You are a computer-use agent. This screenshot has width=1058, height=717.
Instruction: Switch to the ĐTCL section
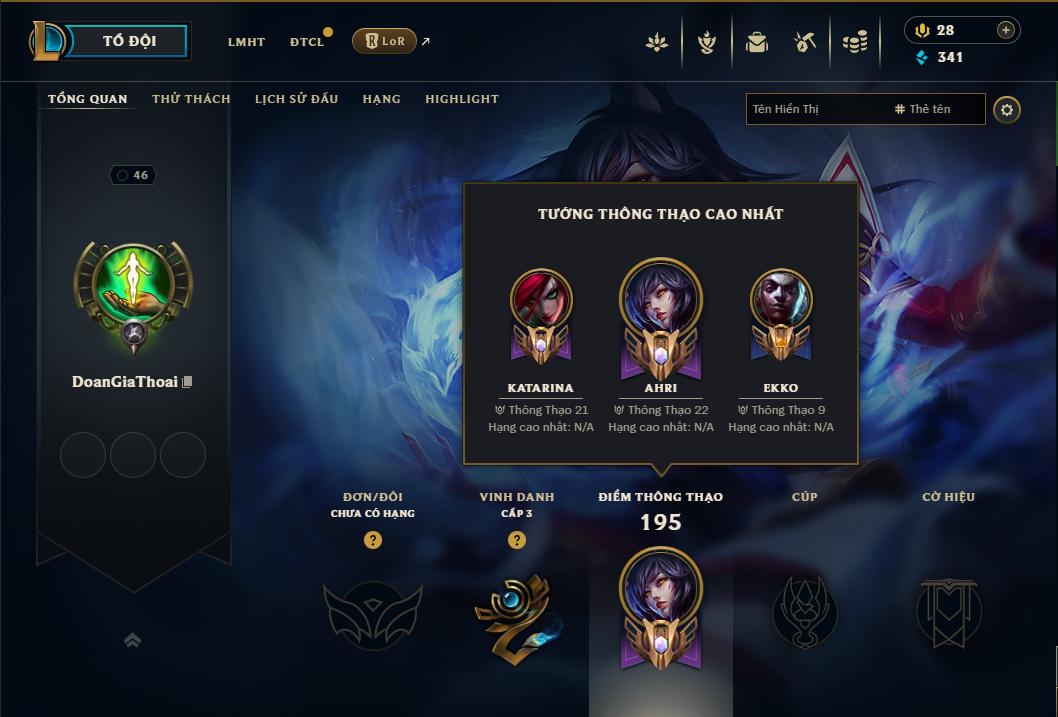tap(307, 42)
